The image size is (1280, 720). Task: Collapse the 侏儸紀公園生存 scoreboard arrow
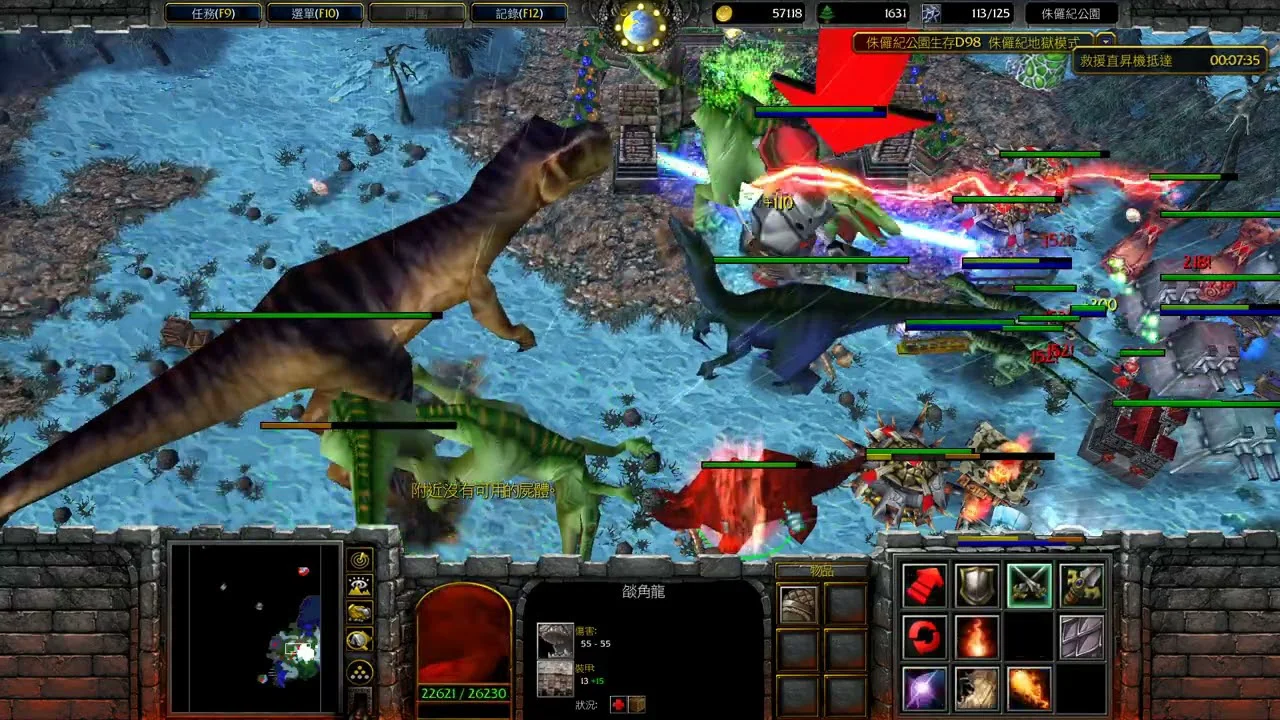[x=1105, y=41]
